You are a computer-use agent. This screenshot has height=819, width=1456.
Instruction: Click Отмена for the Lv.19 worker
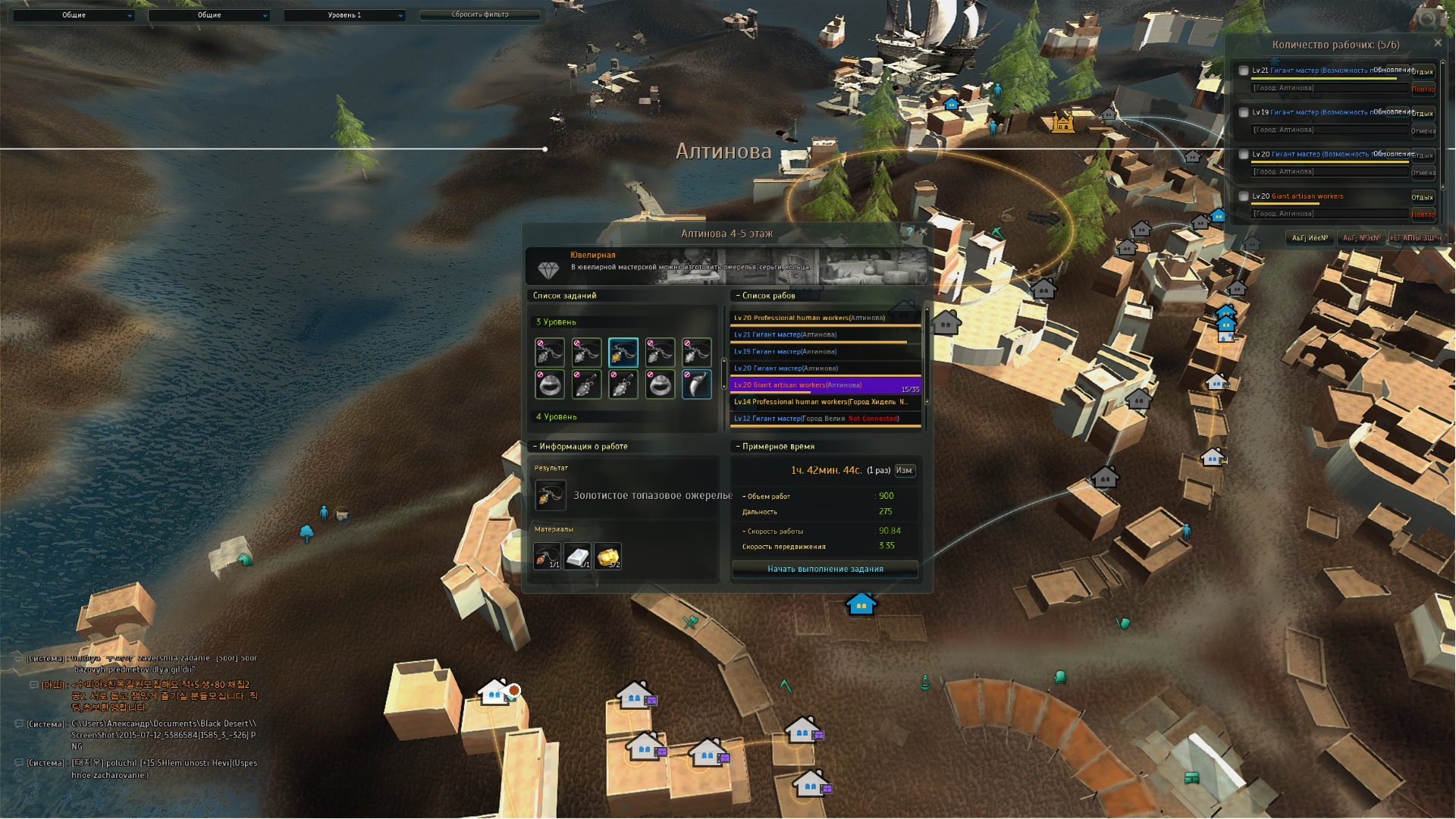tap(1423, 130)
